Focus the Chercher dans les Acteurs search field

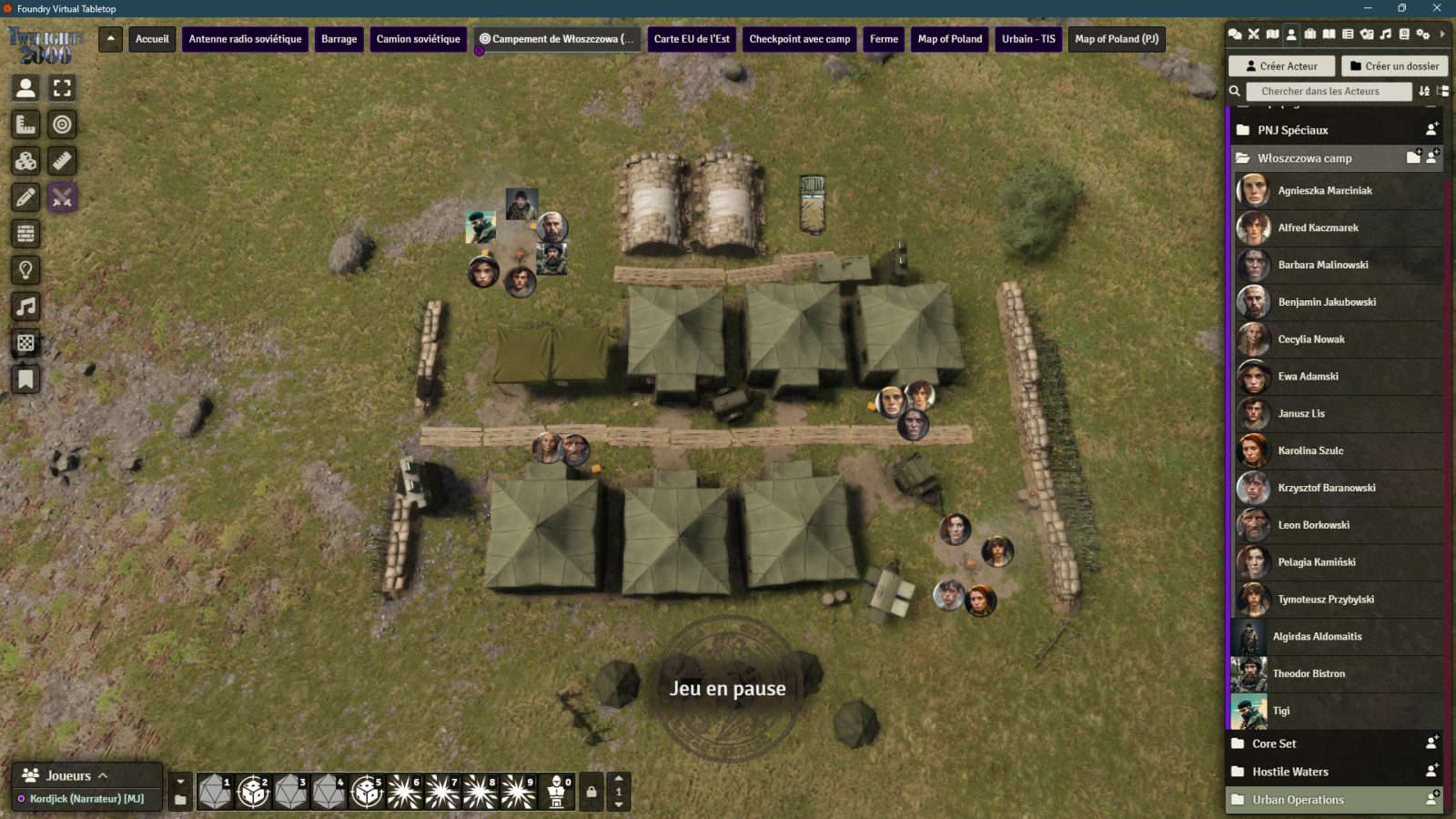(x=1328, y=91)
